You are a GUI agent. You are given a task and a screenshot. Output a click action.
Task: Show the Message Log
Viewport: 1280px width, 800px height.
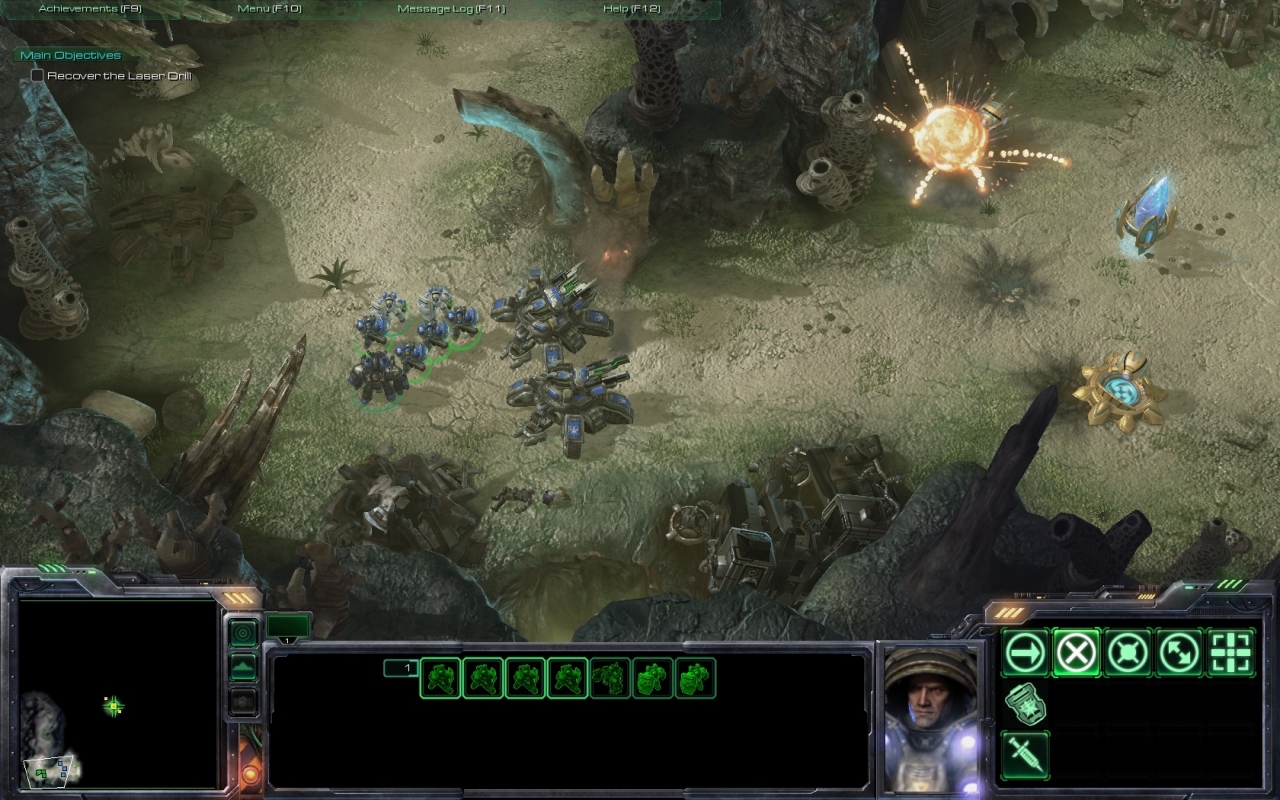(451, 9)
